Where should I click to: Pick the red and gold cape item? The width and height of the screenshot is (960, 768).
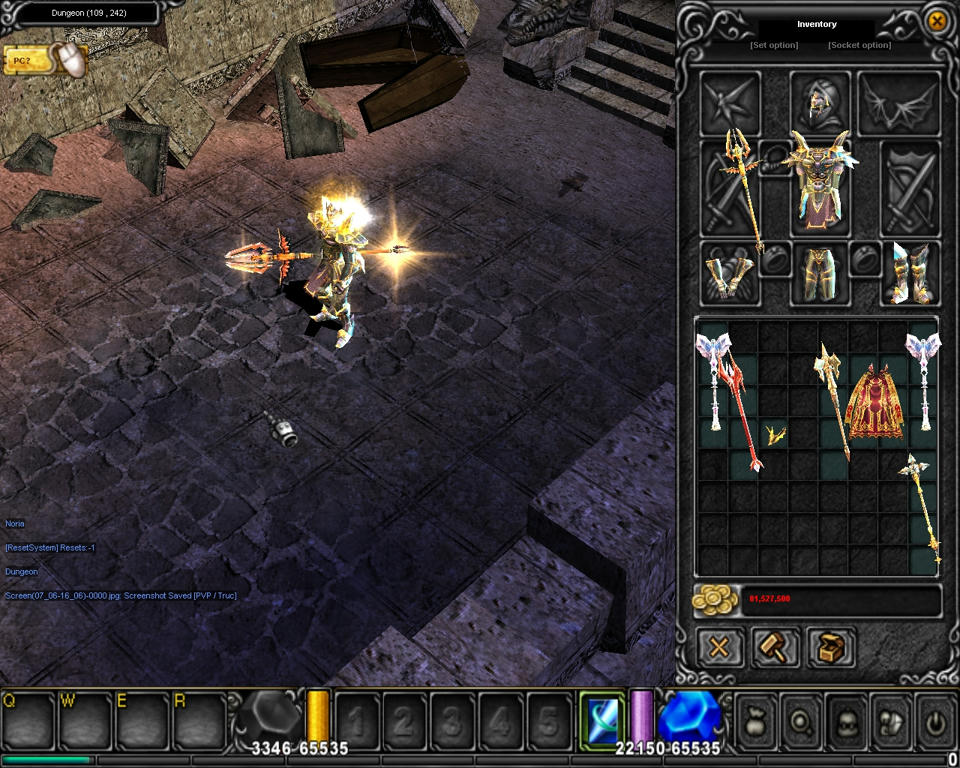point(875,402)
